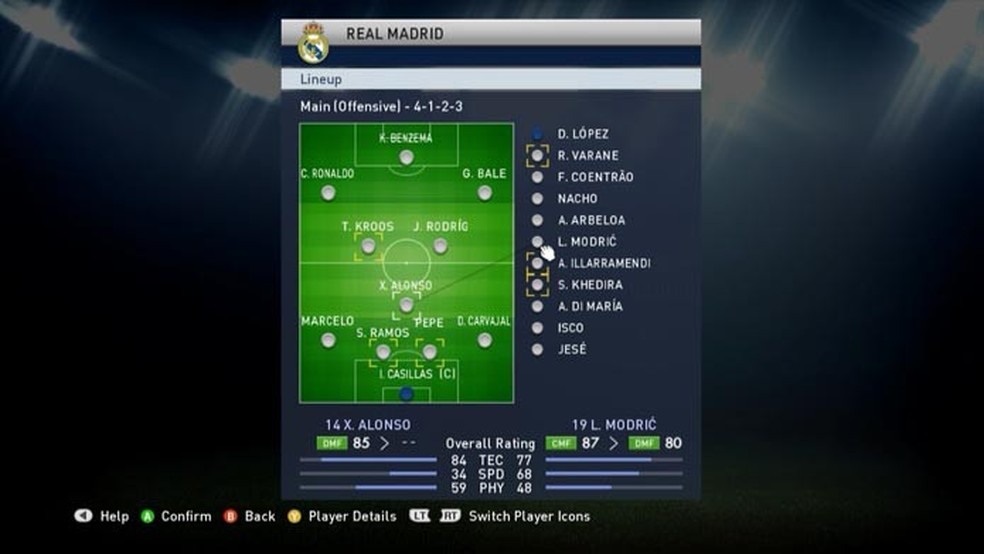The width and height of the screenshot is (984, 554).
Task: Click J. Rodríguez on the formation
Action: tap(440, 245)
